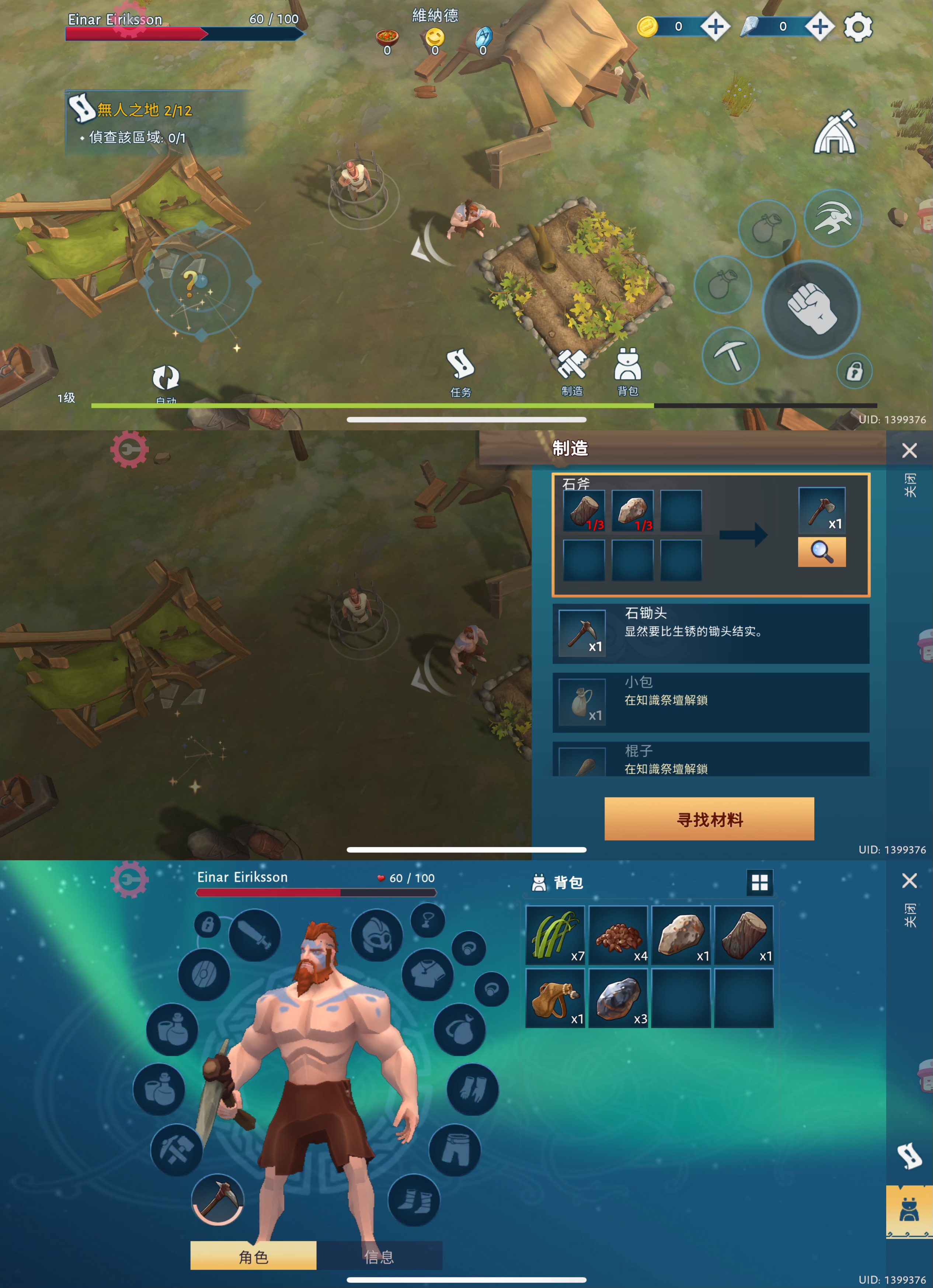The width and height of the screenshot is (933, 1288).
Task: Activate the sprint dash ability
Action: 832,218
